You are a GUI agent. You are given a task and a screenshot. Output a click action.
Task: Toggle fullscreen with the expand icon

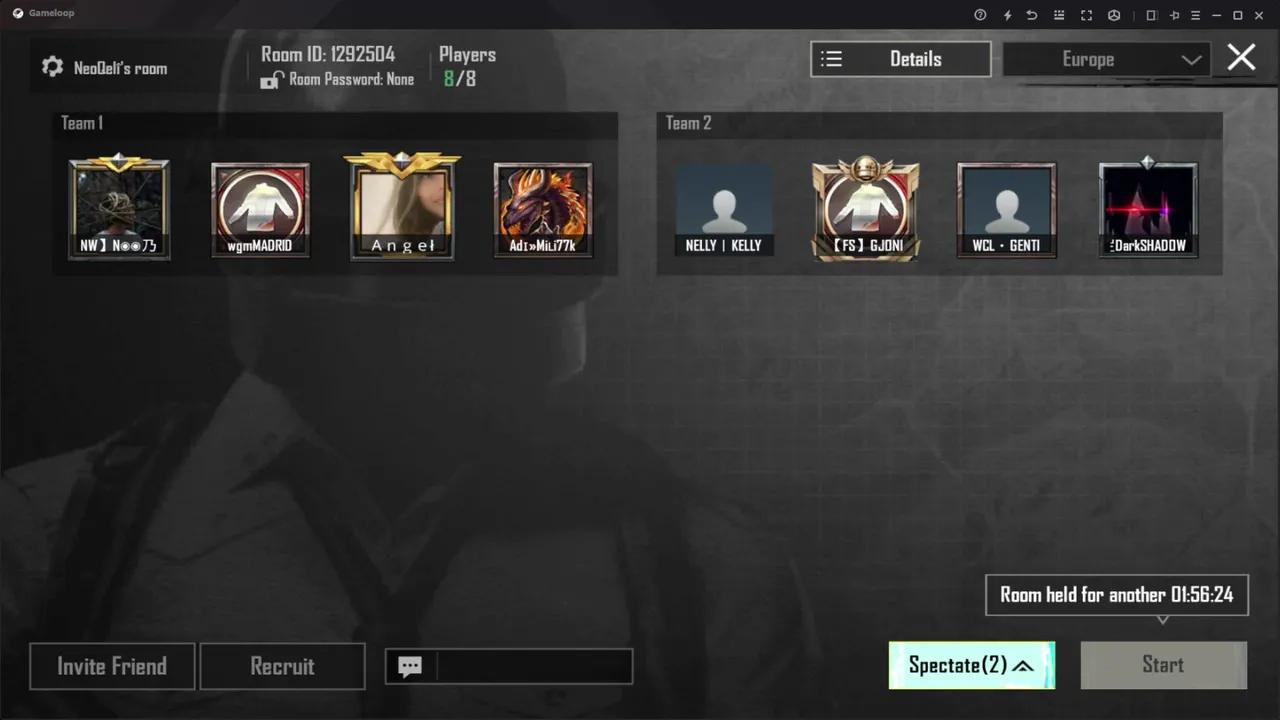tap(1088, 15)
